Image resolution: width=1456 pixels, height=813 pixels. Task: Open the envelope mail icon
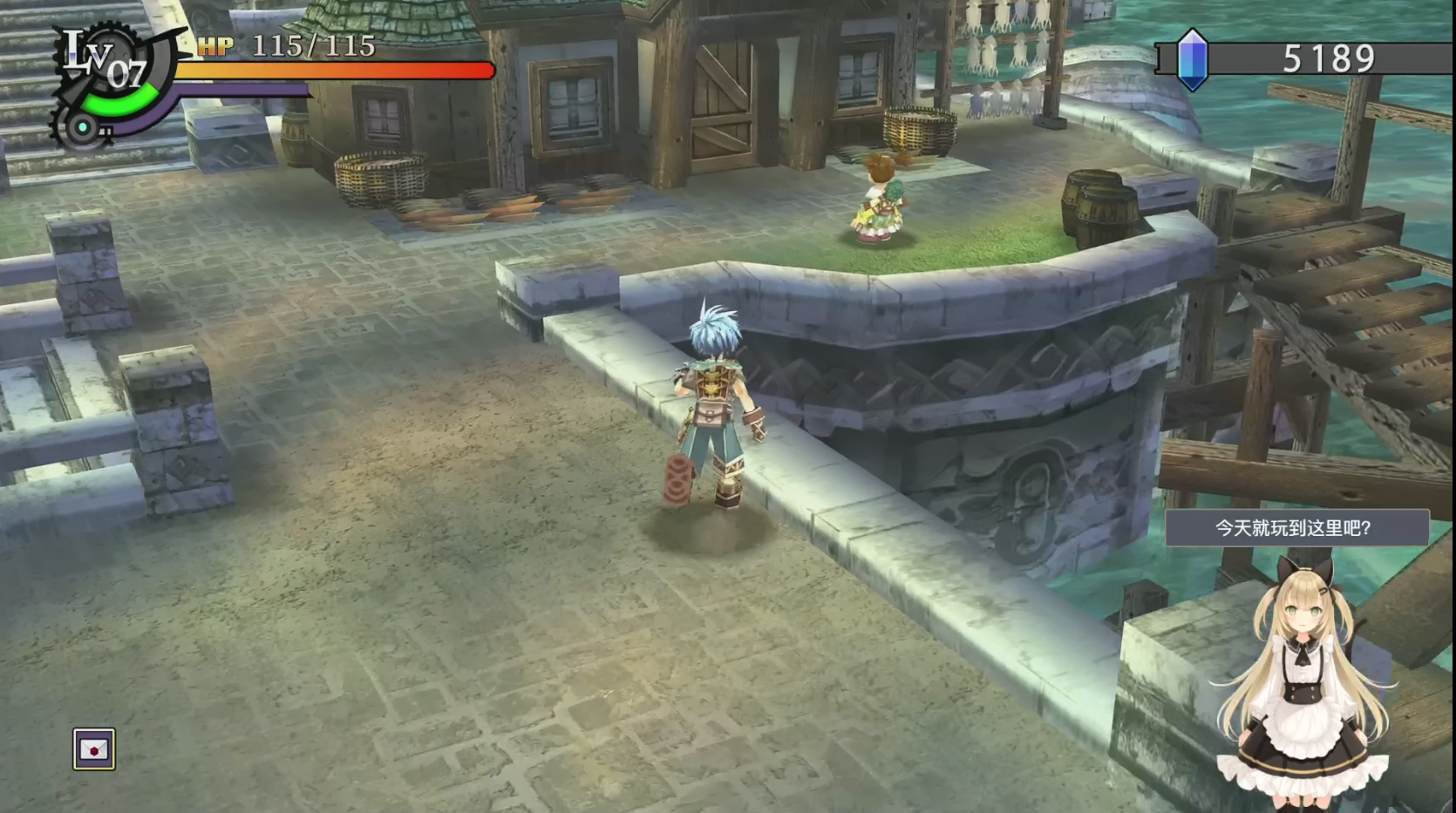click(93, 749)
